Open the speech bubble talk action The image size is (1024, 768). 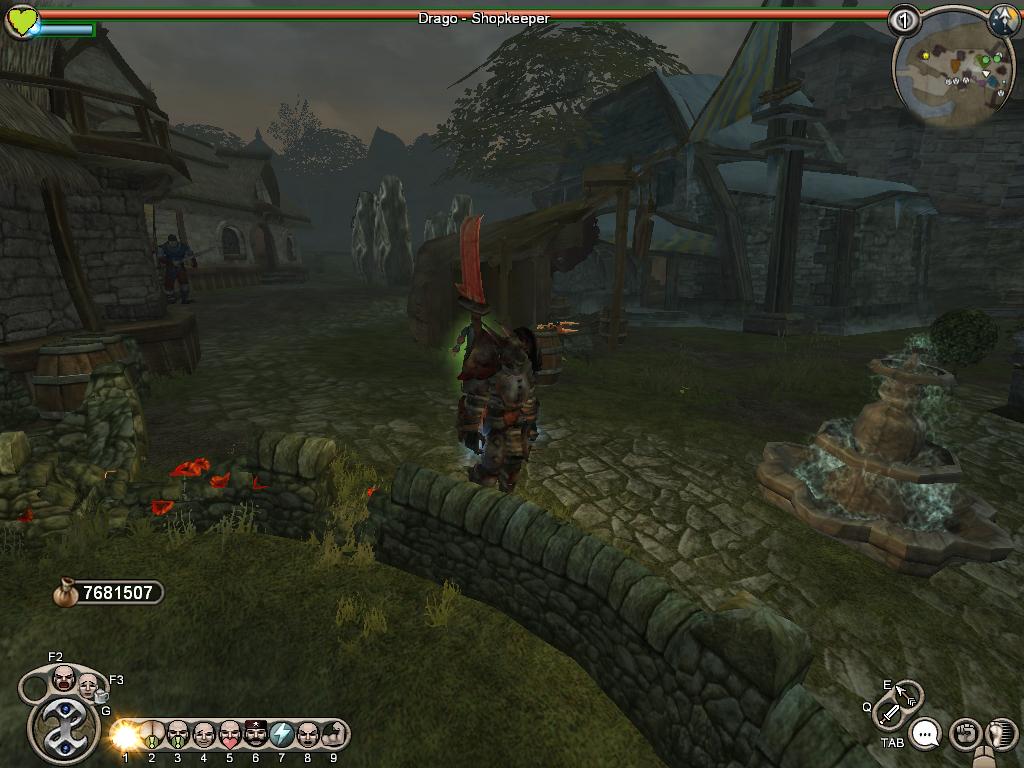[x=927, y=735]
